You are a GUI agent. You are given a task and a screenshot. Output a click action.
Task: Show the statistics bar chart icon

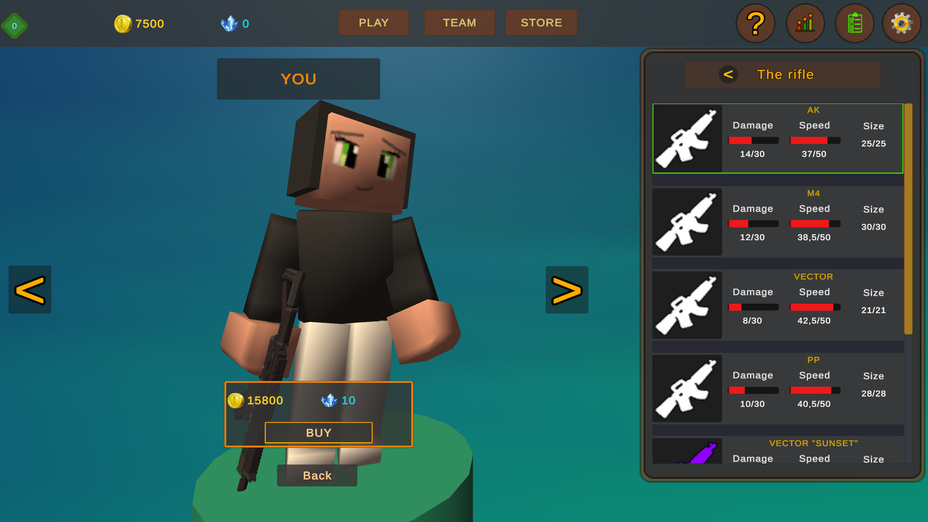coord(805,24)
